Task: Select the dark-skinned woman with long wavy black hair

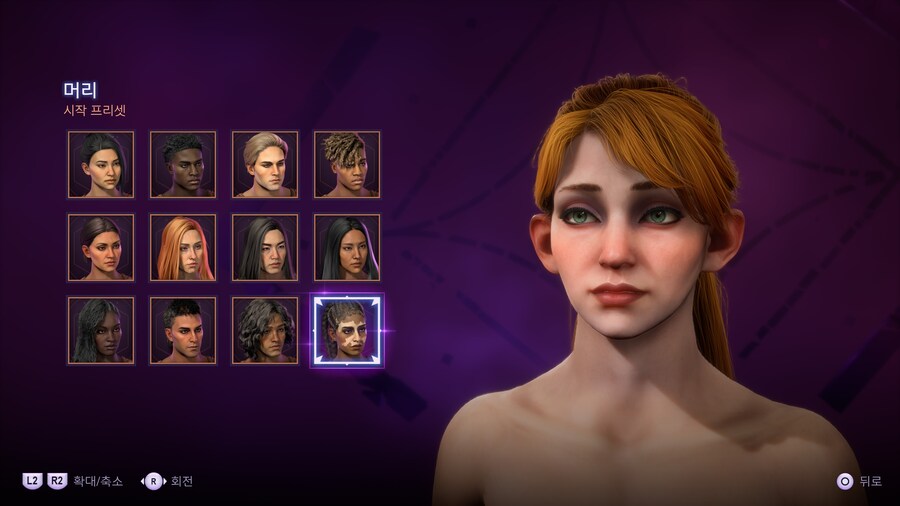Action: pos(101,330)
